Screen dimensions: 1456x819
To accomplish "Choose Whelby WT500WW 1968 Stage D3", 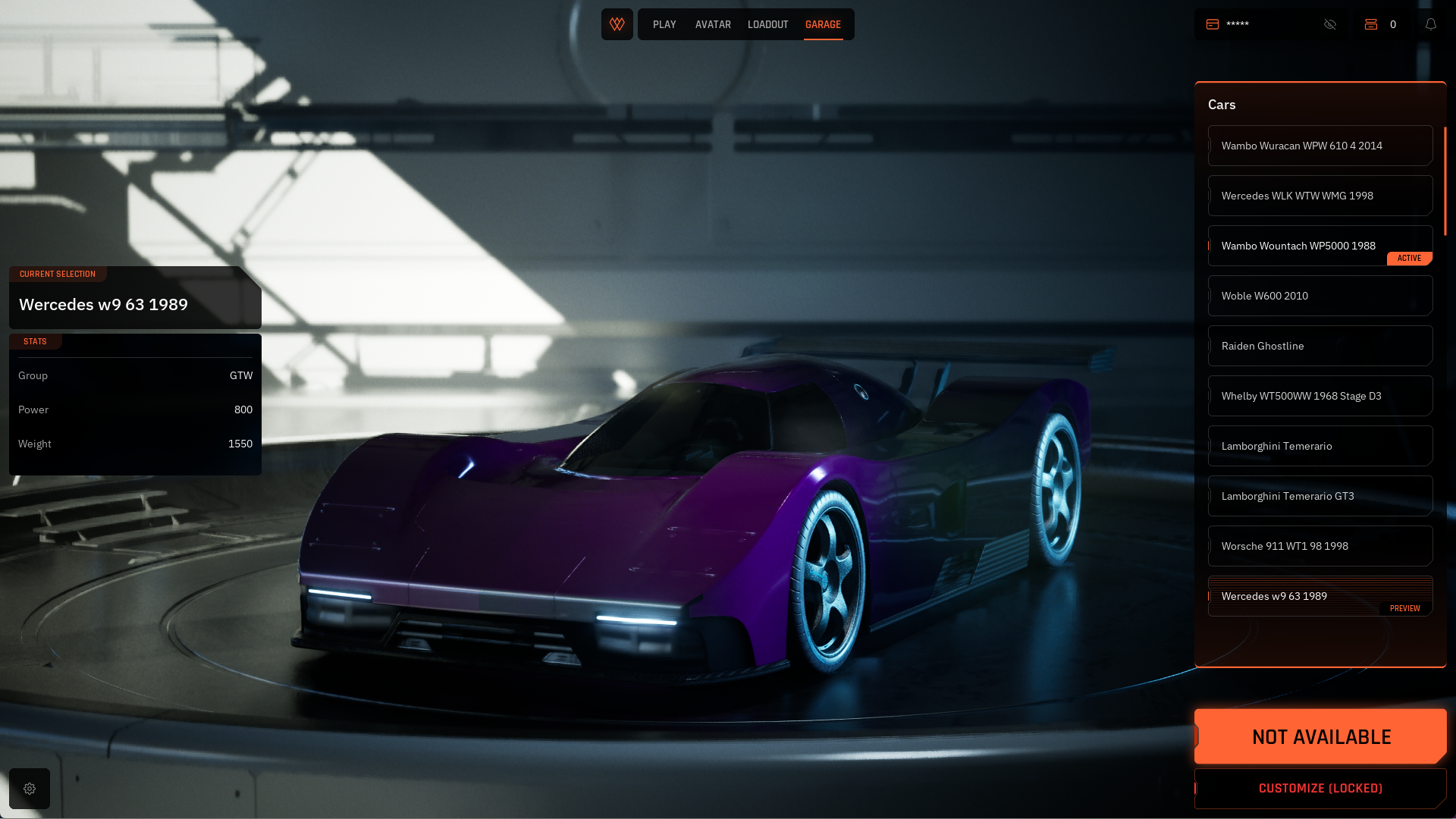I will [x=1319, y=396].
